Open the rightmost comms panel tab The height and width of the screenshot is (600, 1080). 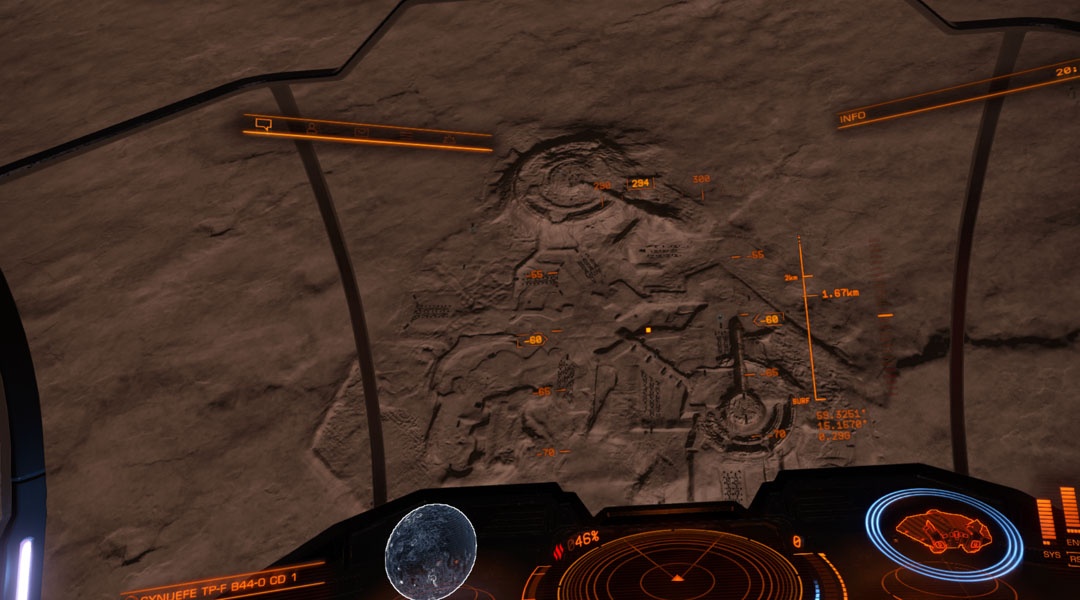(449, 138)
